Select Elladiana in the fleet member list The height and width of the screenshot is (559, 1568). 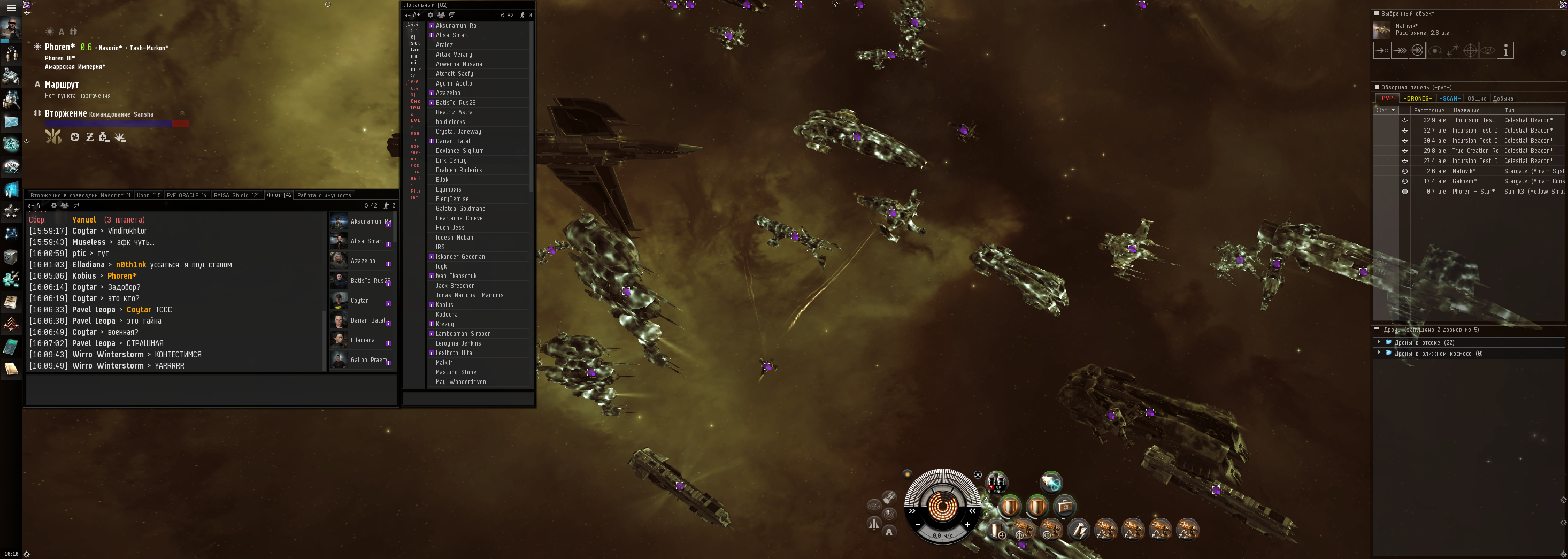point(362,340)
